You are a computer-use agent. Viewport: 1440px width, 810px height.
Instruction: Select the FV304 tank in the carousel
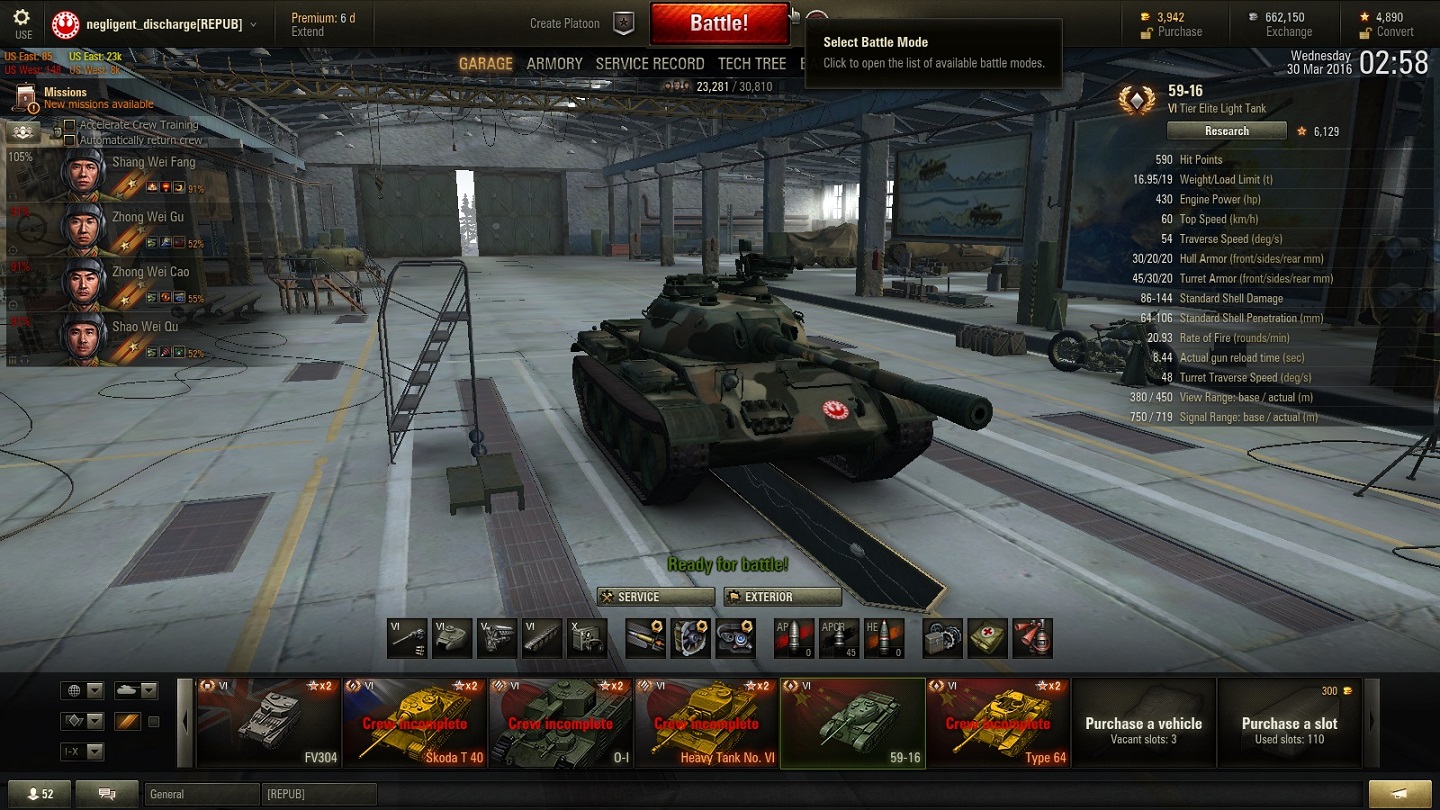coord(269,723)
